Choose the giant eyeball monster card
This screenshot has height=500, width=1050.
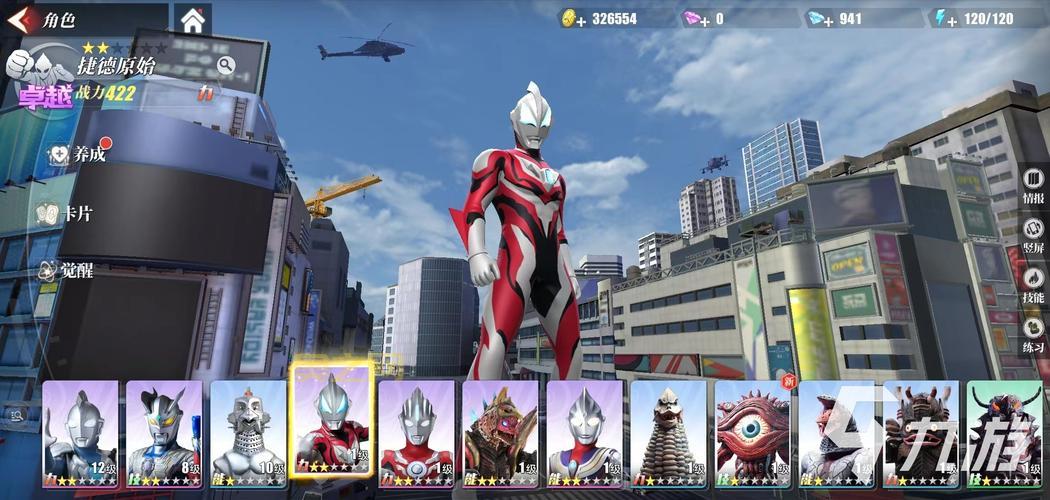point(752,428)
